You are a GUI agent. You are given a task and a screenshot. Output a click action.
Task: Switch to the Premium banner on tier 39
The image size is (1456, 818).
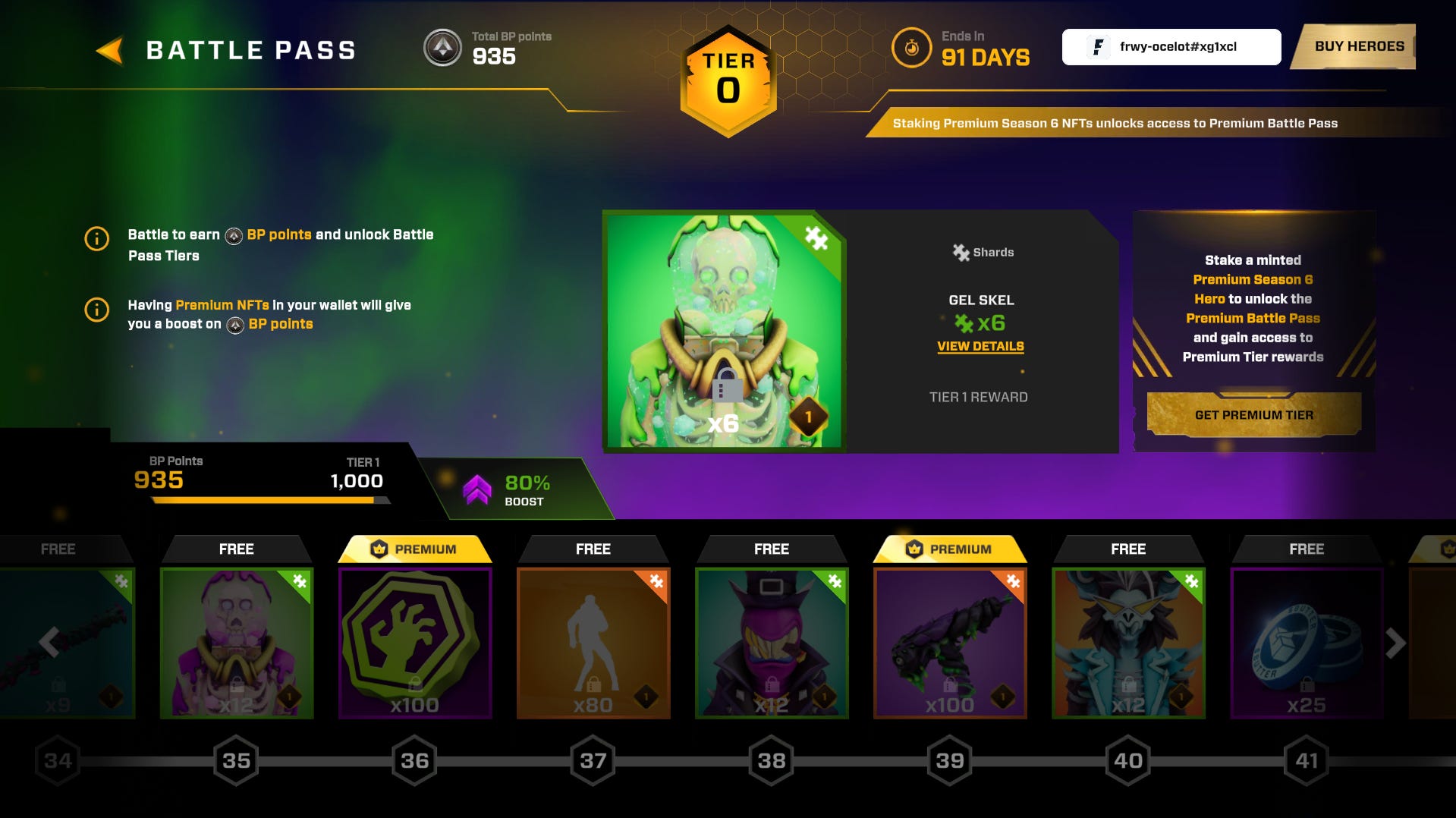[951, 549]
